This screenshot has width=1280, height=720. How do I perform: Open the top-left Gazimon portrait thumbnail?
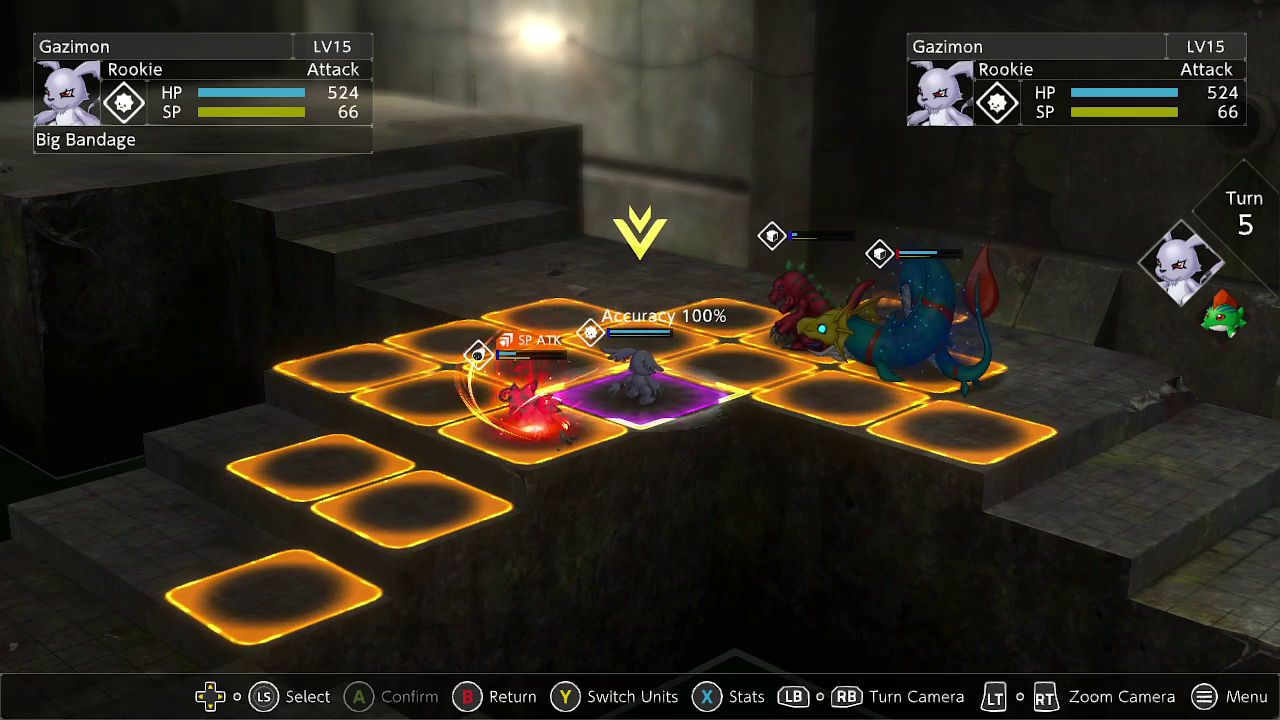point(68,93)
